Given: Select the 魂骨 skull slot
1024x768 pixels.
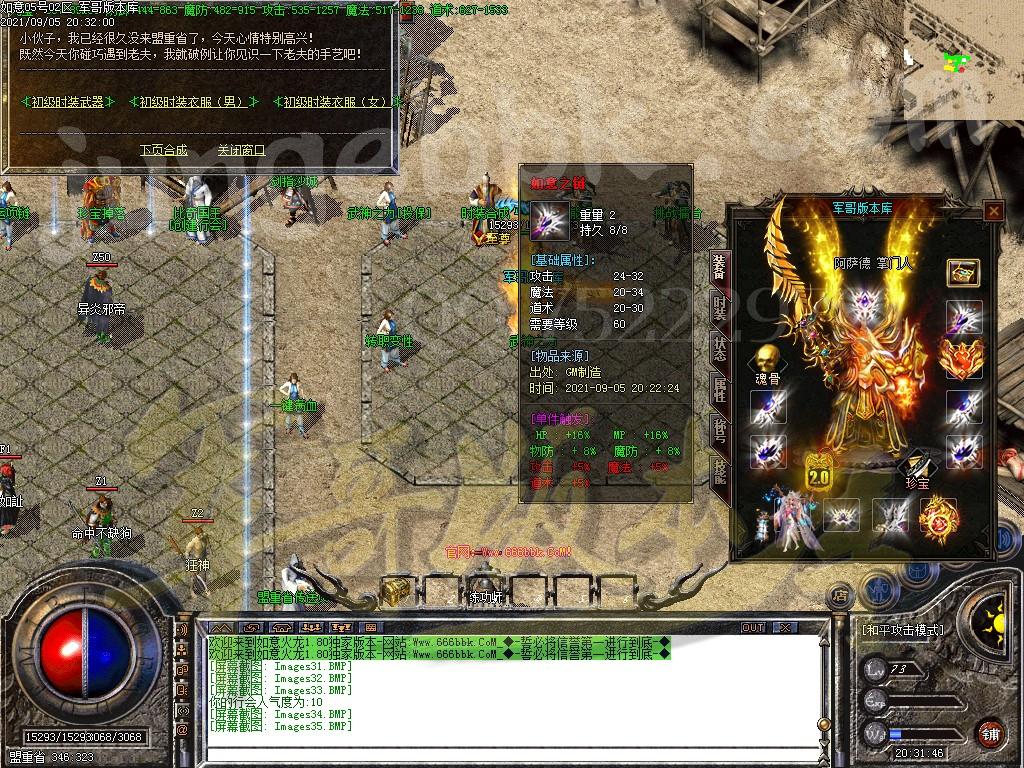Looking at the screenshot, I should tap(767, 361).
